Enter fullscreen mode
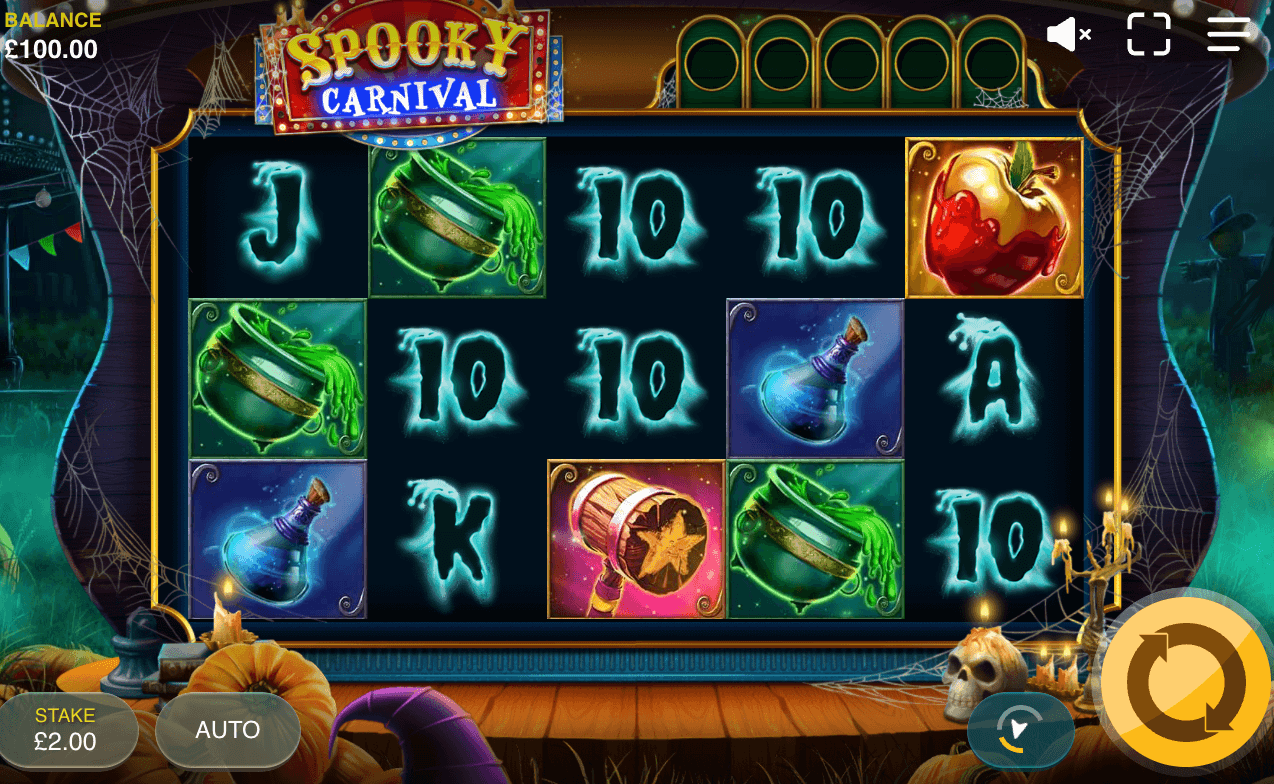 (1148, 35)
